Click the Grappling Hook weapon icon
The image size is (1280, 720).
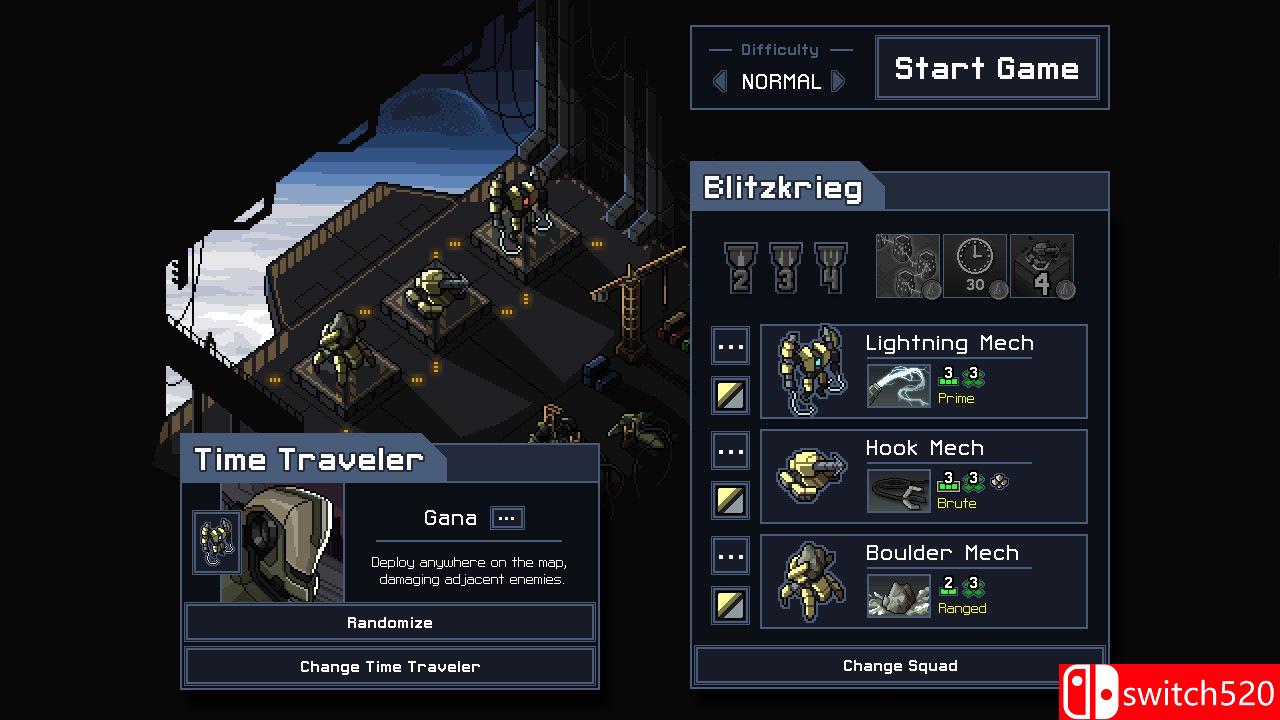tap(898, 490)
